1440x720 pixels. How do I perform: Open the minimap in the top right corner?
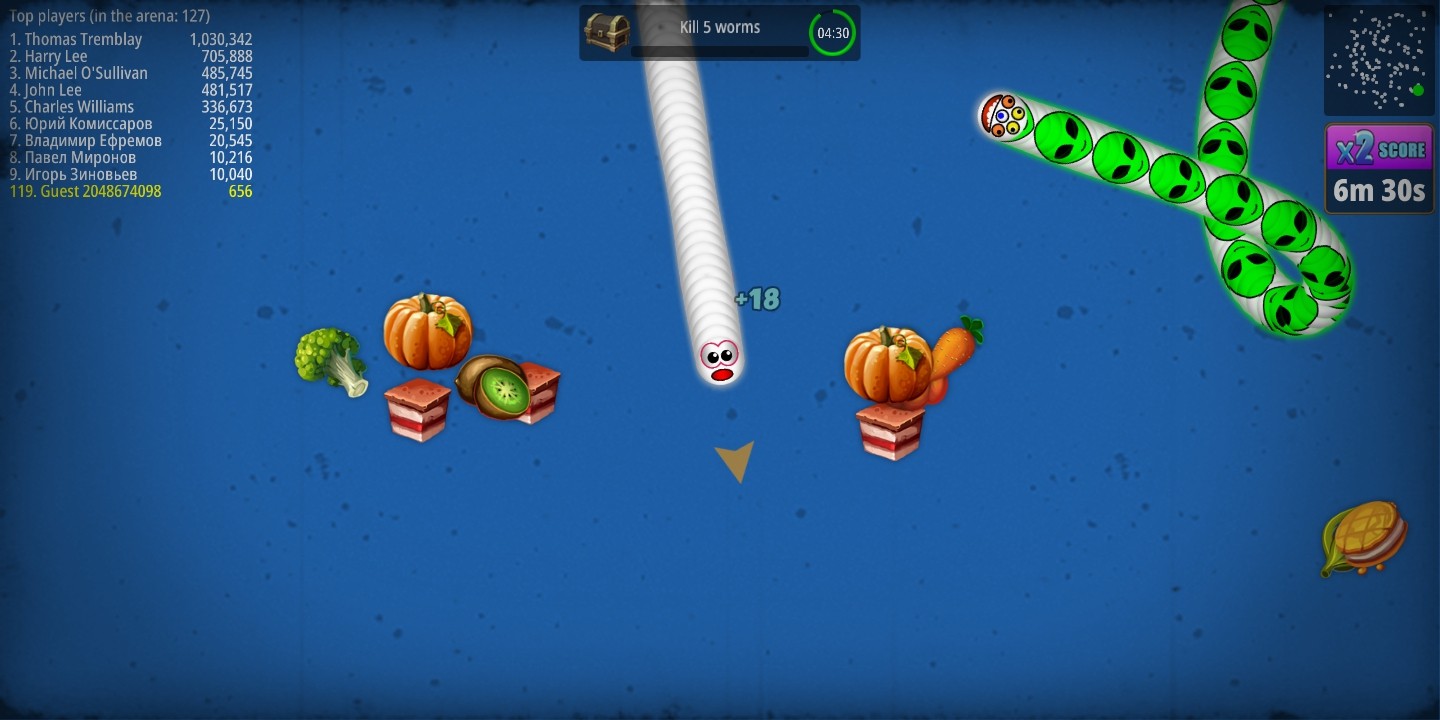[x=1378, y=60]
